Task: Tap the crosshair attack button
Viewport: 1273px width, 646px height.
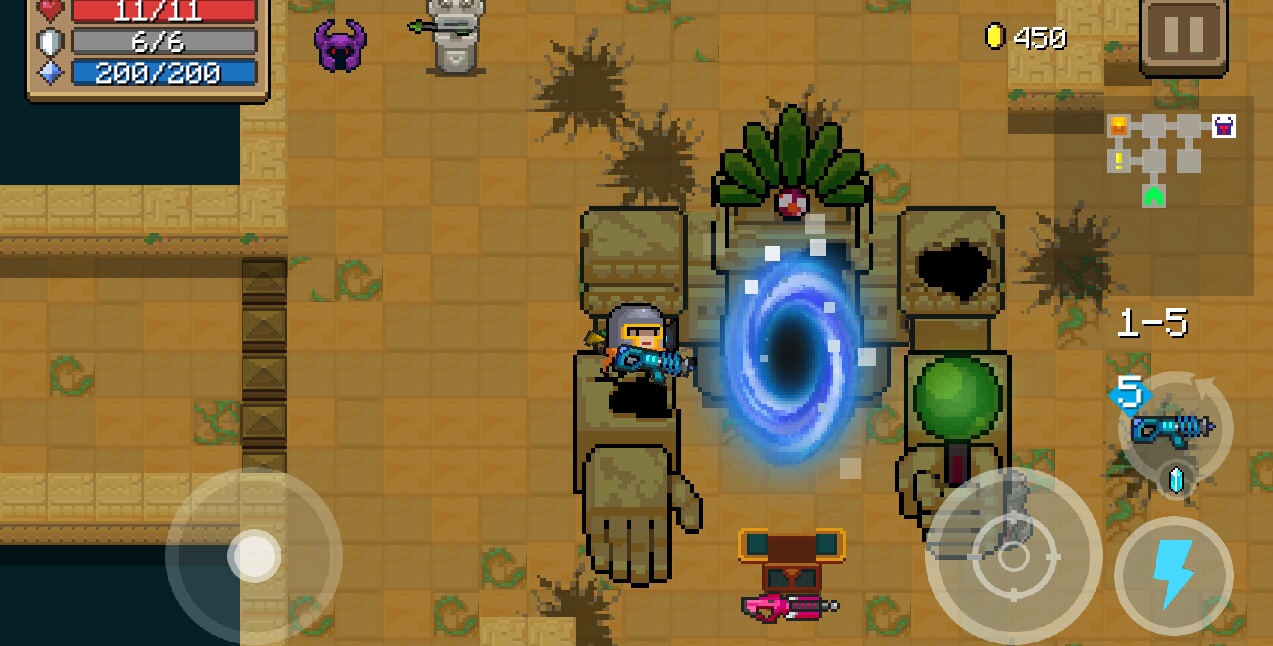Action: pyautogui.click(x=1013, y=558)
